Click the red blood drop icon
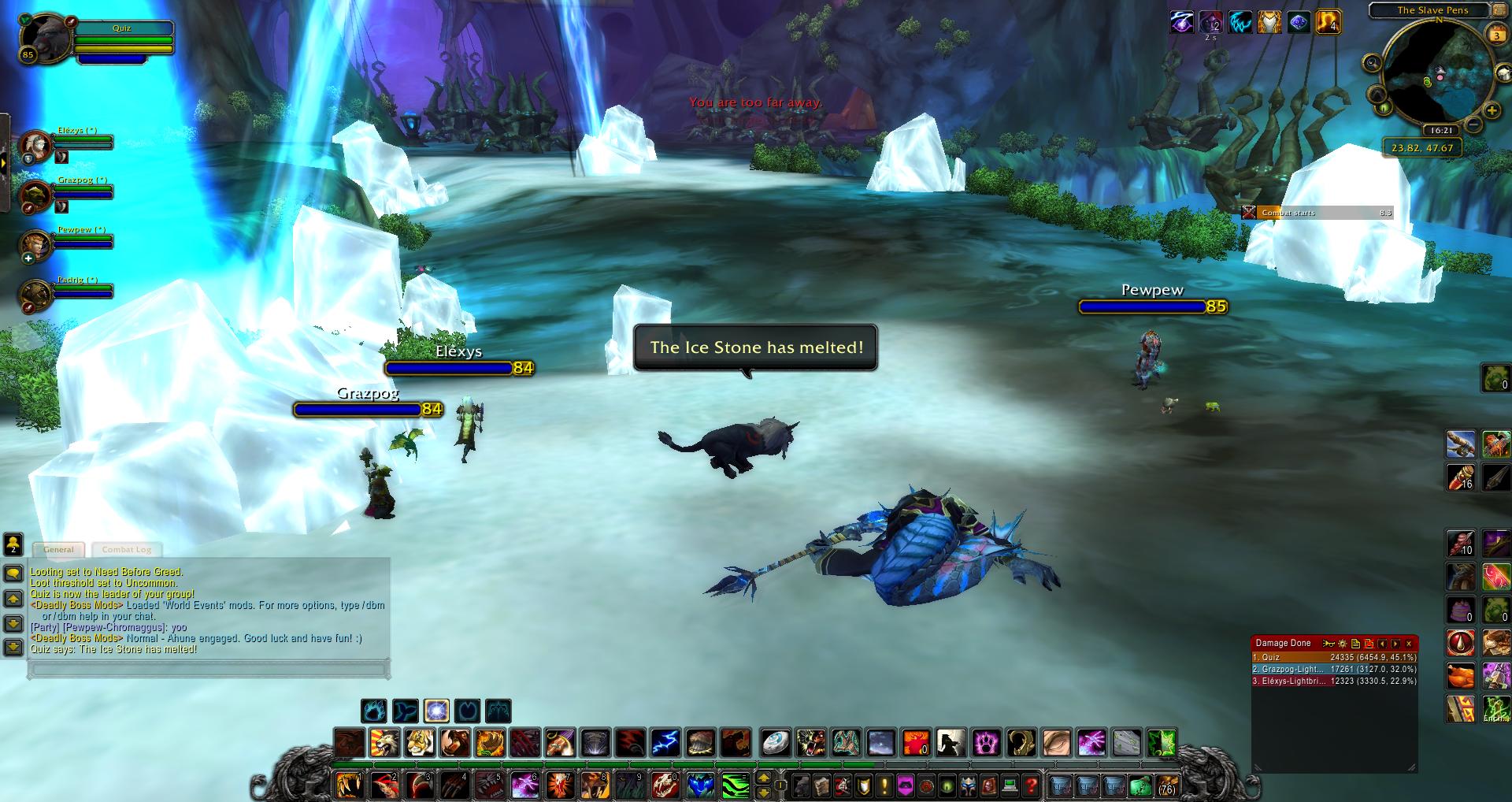This screenshot has width=1512, height=802. [x=1460, y=643]
